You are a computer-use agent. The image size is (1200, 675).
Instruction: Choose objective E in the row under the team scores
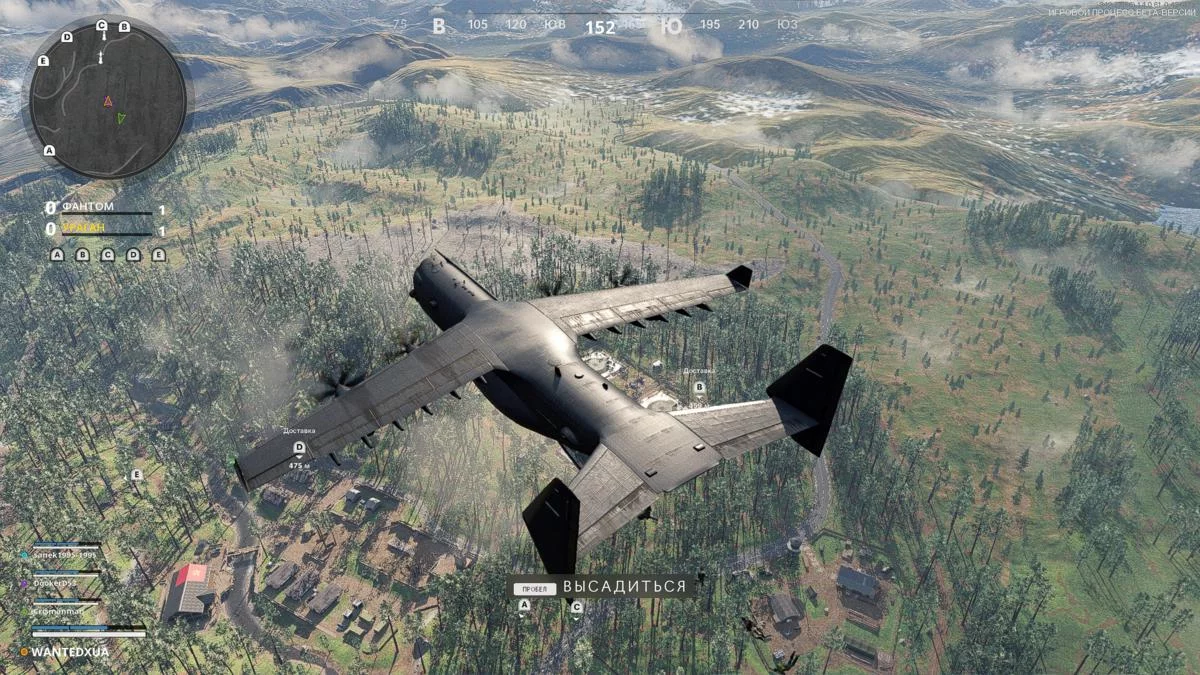pyautogui.click(x=158, y=255)
